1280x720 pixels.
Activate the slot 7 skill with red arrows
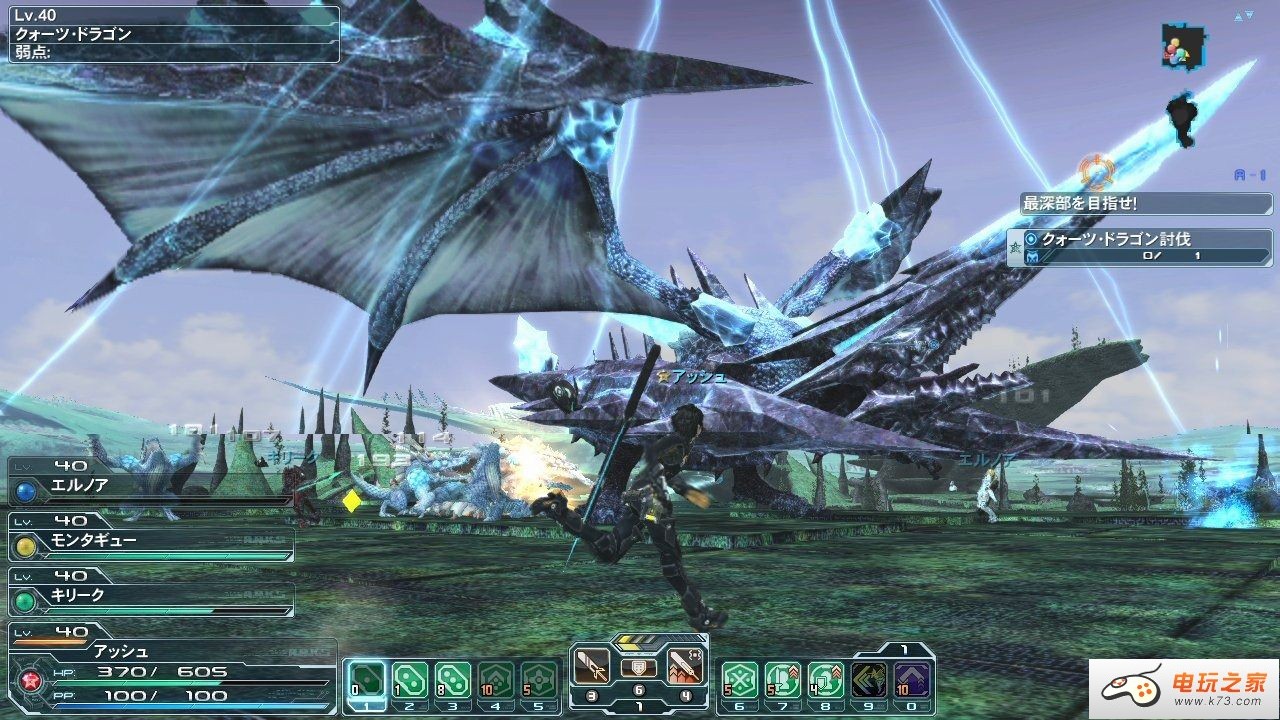point(782,680)
